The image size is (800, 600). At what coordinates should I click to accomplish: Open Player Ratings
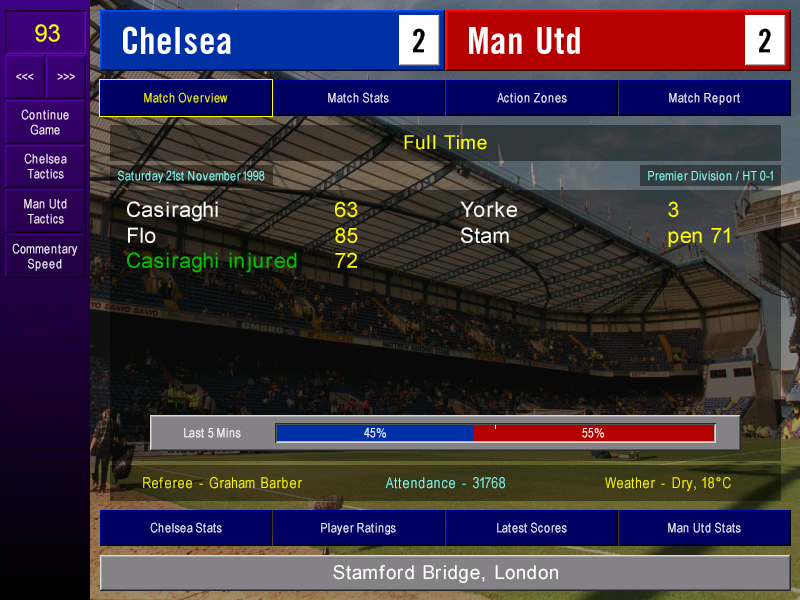358,528
